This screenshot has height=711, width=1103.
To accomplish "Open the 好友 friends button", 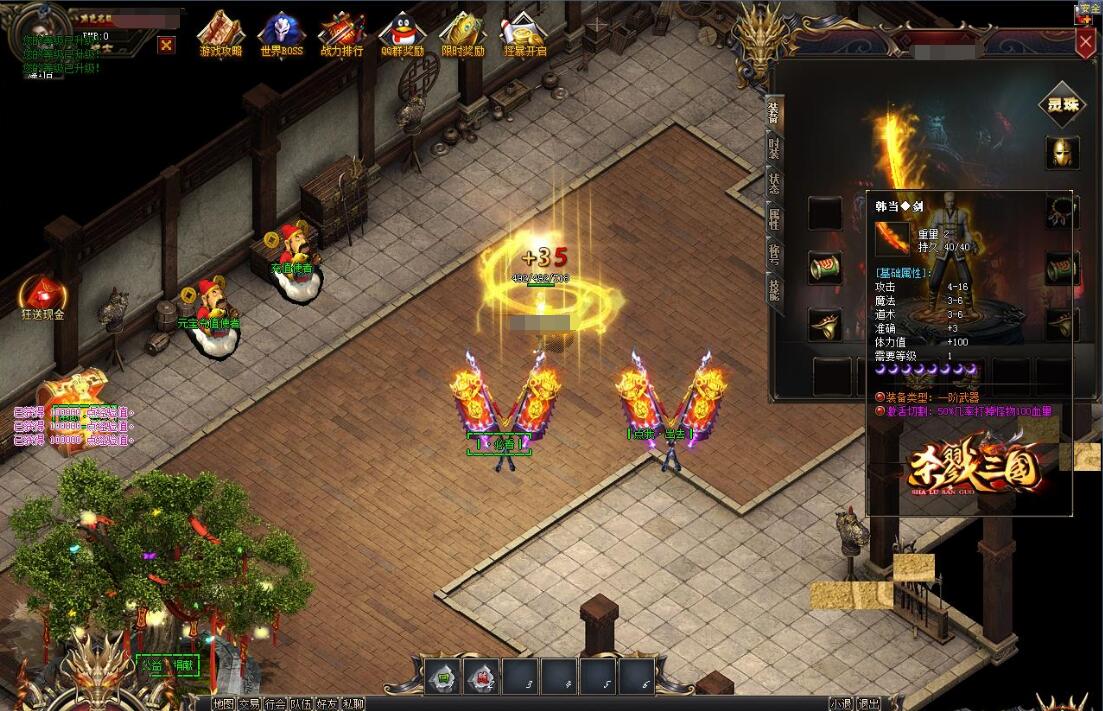I will 327,704.
